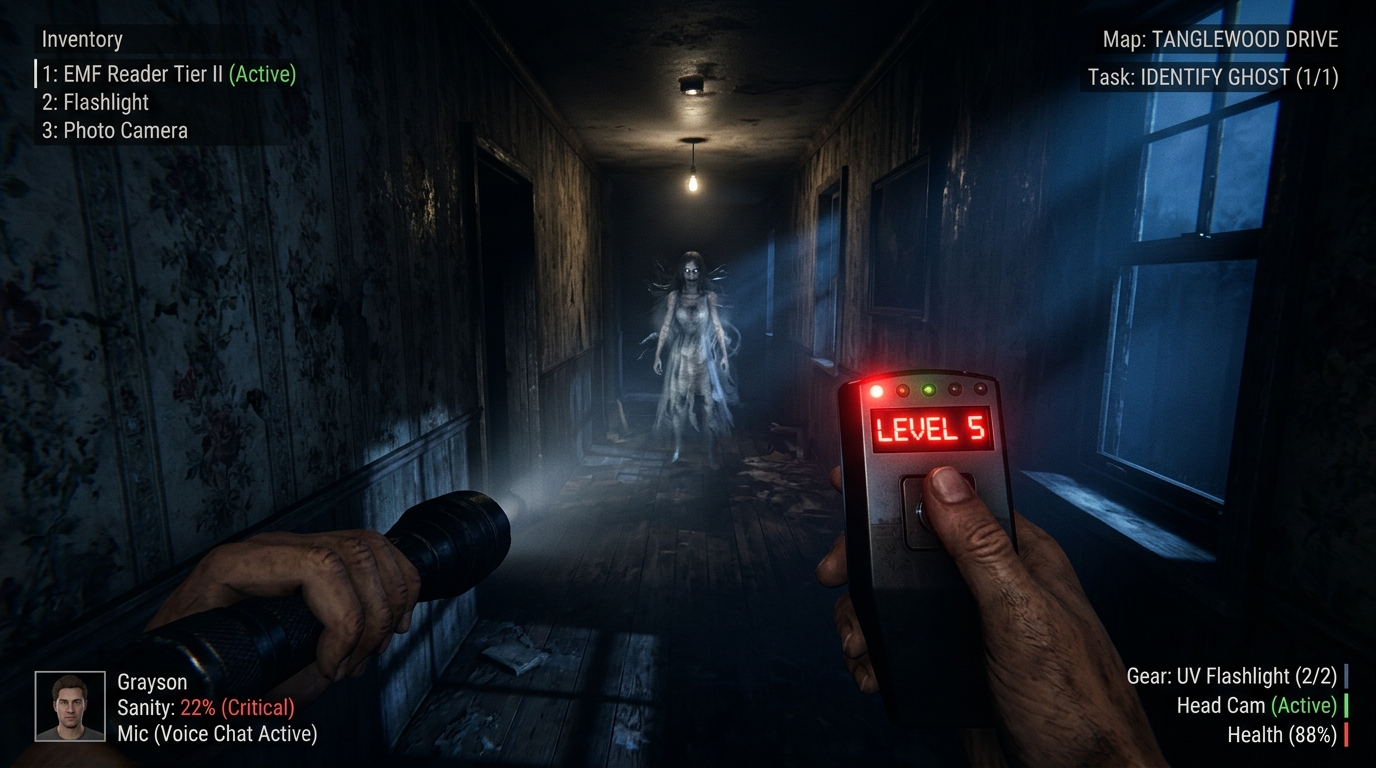The width and height of the screenshot is (1376, 768).
Task: Select the EMF Reader Tier II inventory entry
Action: (x=168, y=74)
